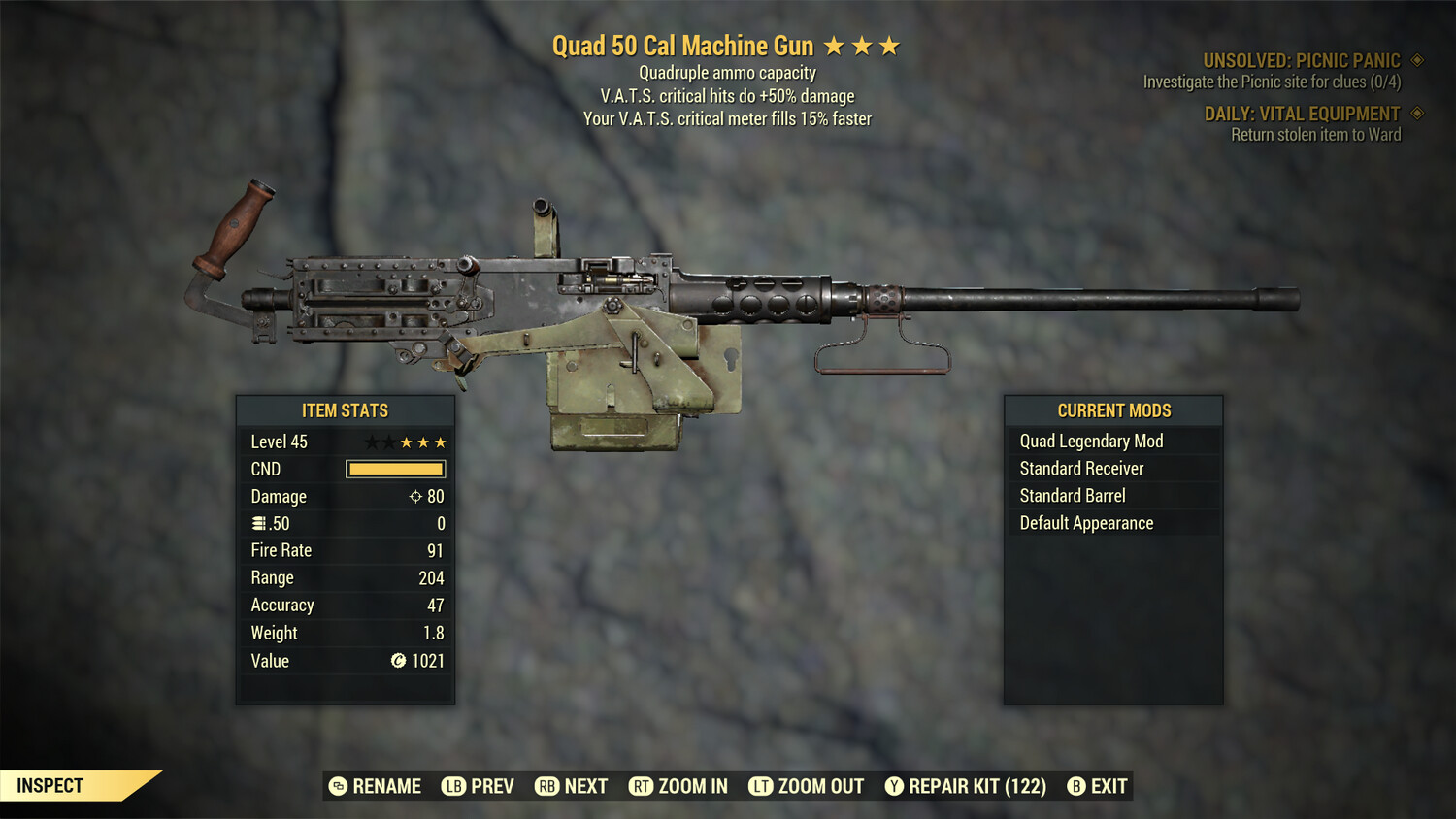The height and width of the screenshot is (819, 1456).
Task: Click the LT glyph for Zoom Out
Action: click(763, 786)
